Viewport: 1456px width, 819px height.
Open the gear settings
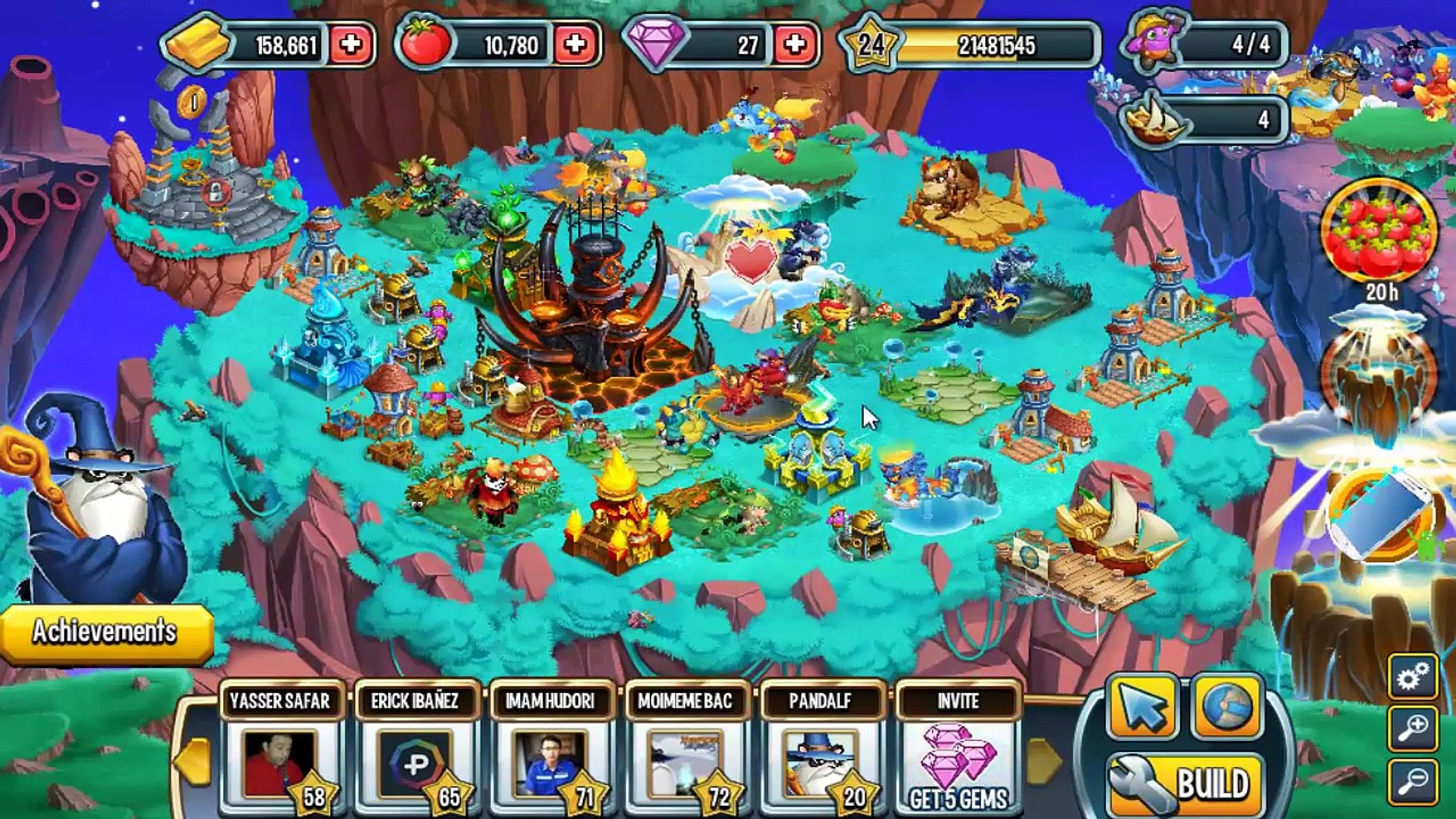point(1413,676)
